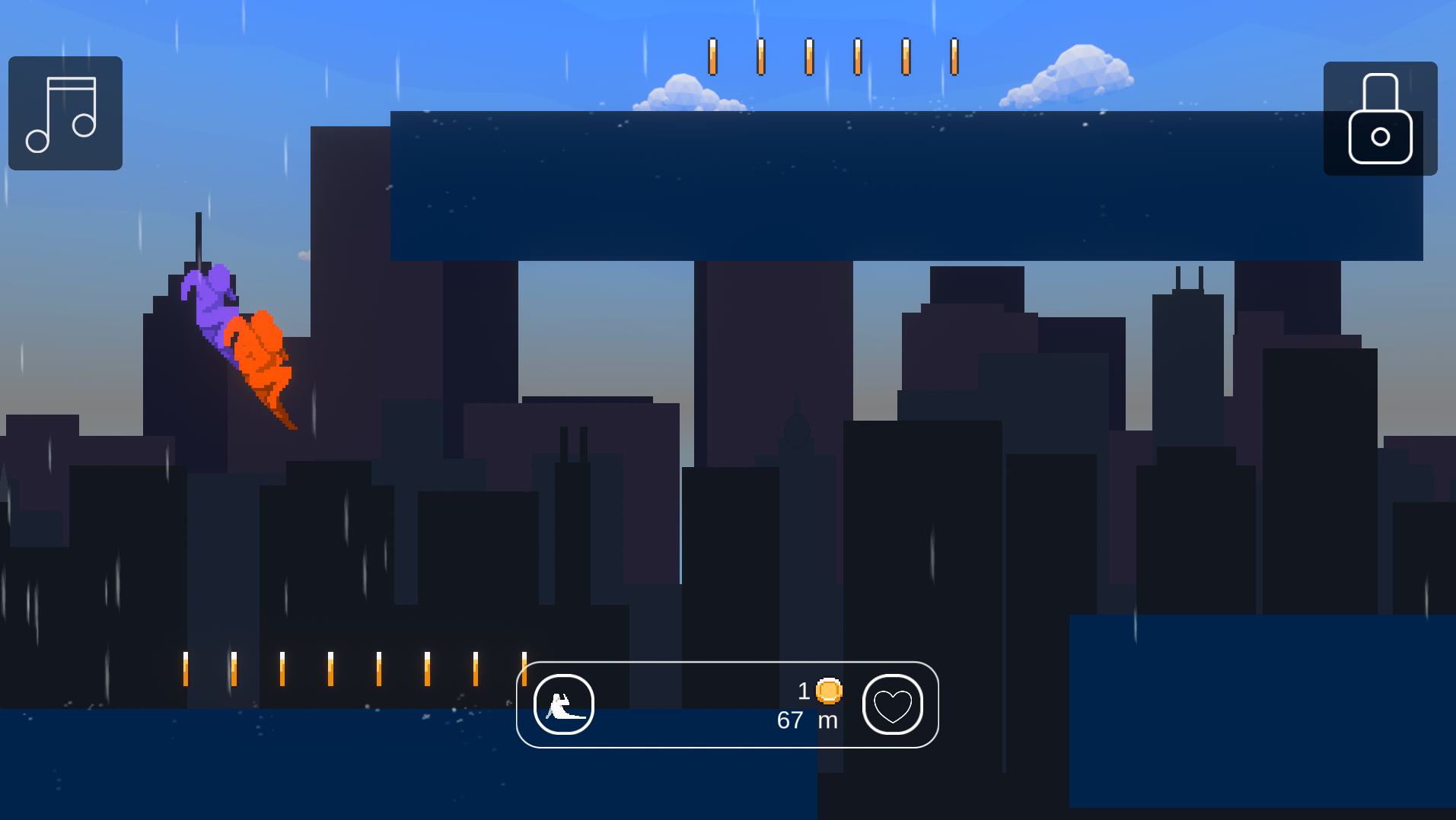Click the golden bar closest to the HUD panel

click(524, 668)
